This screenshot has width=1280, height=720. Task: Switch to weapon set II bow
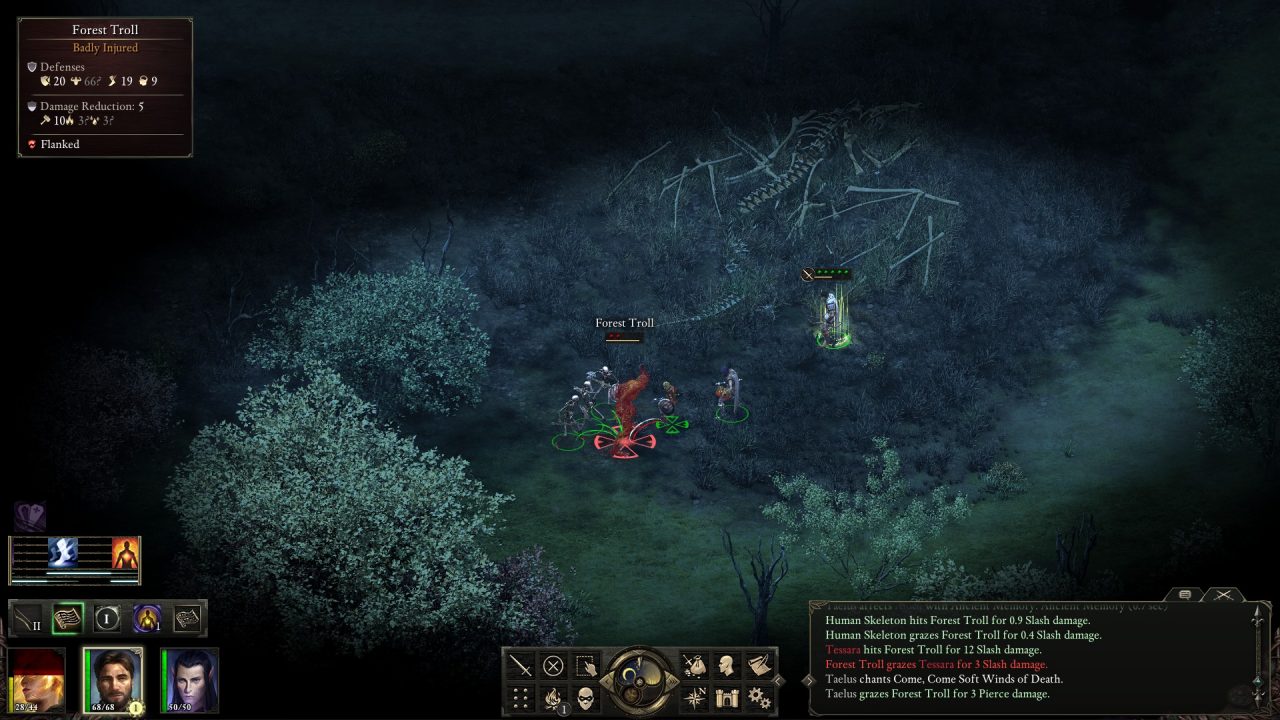point(28,618)
